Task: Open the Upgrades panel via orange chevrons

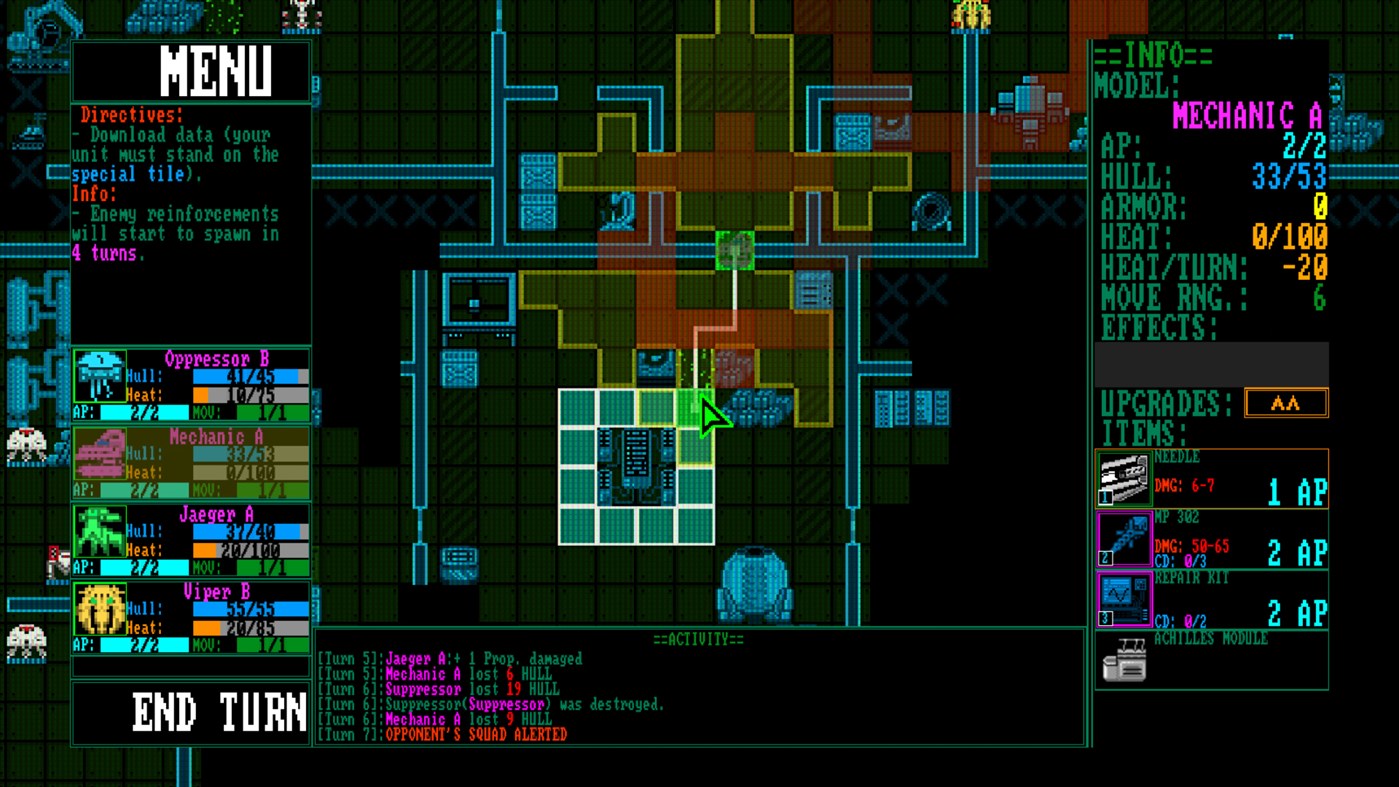Action: pos(1286,402)
